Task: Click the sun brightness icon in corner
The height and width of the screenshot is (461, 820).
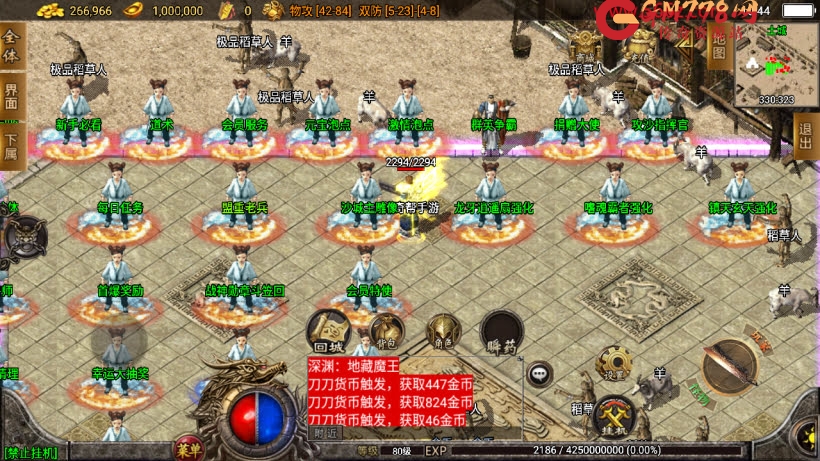Action: click(805, 436)
